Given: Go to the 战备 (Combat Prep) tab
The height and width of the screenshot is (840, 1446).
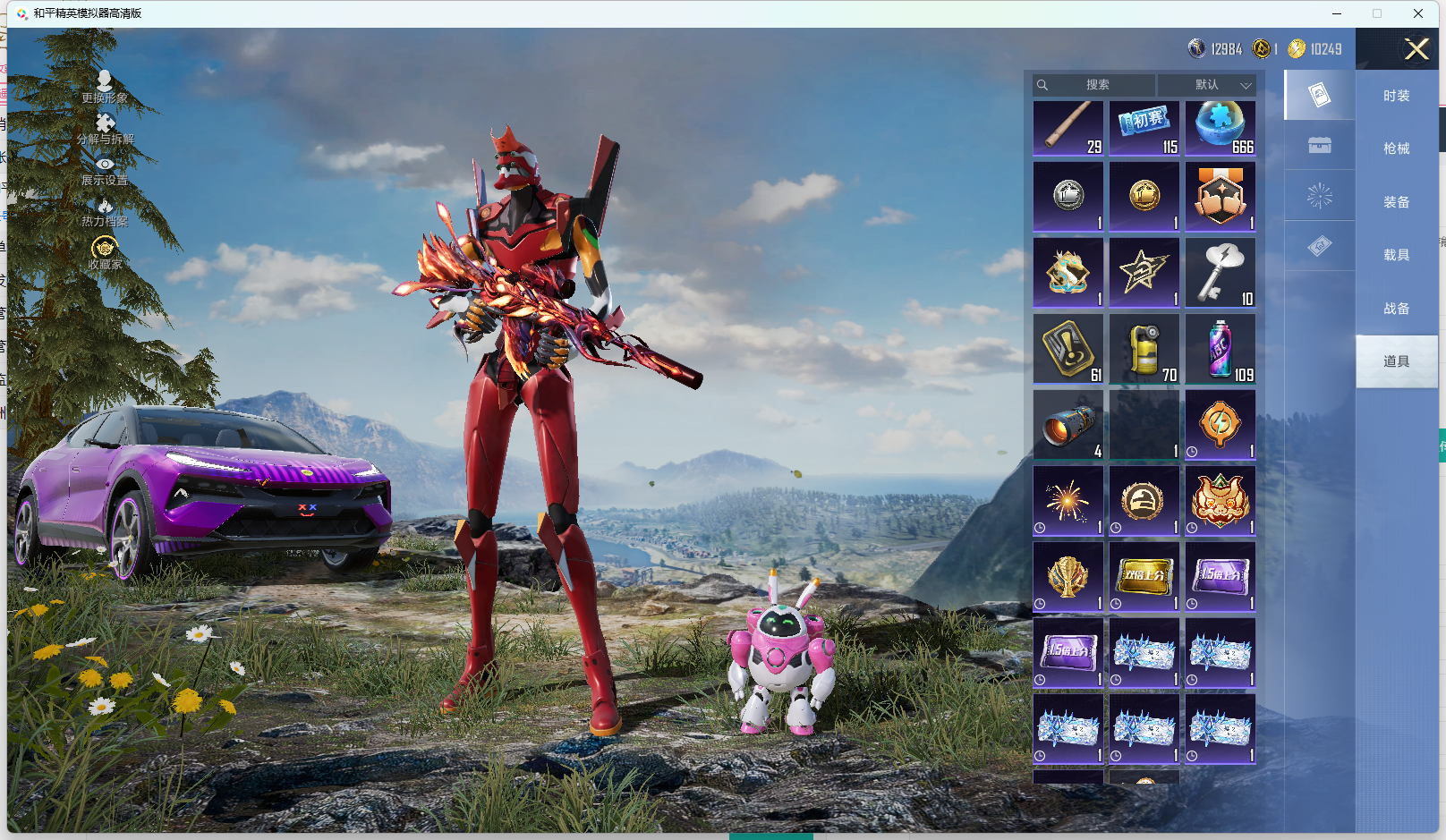Looking at the screenshot, I should pos(1396,309).
